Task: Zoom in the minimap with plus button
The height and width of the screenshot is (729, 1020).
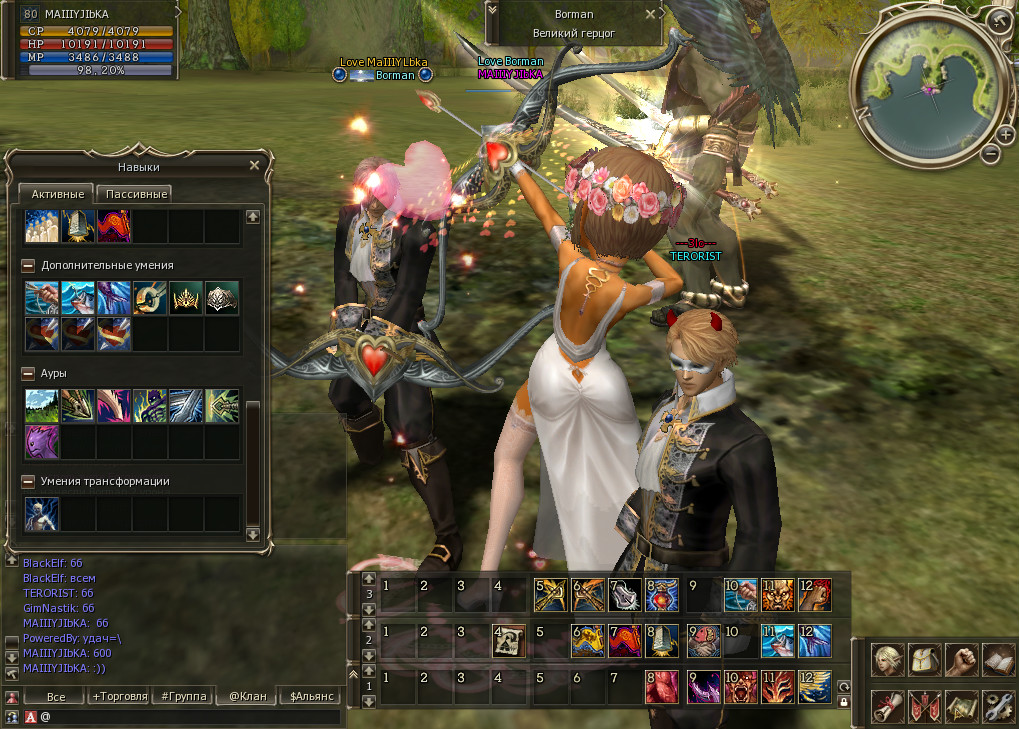Action: [1006, 135]
